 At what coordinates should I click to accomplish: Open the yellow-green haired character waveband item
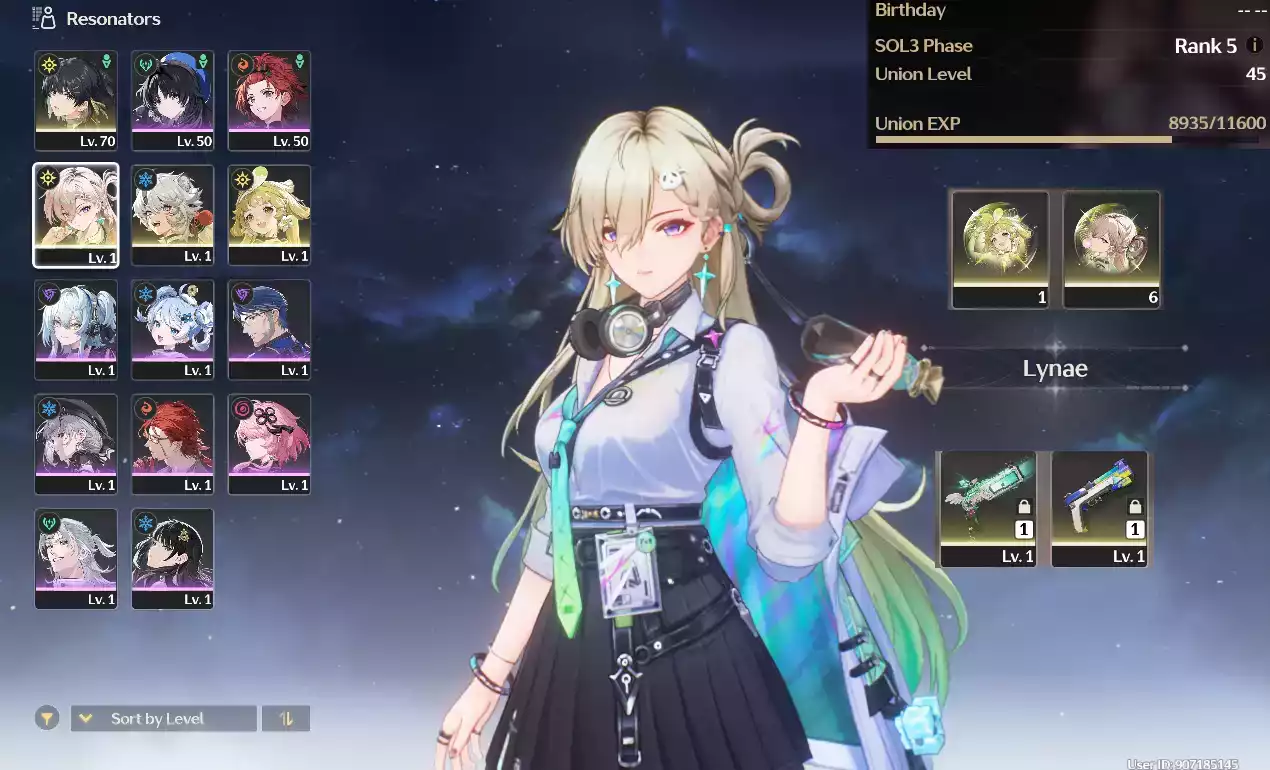pos(1000,249)
